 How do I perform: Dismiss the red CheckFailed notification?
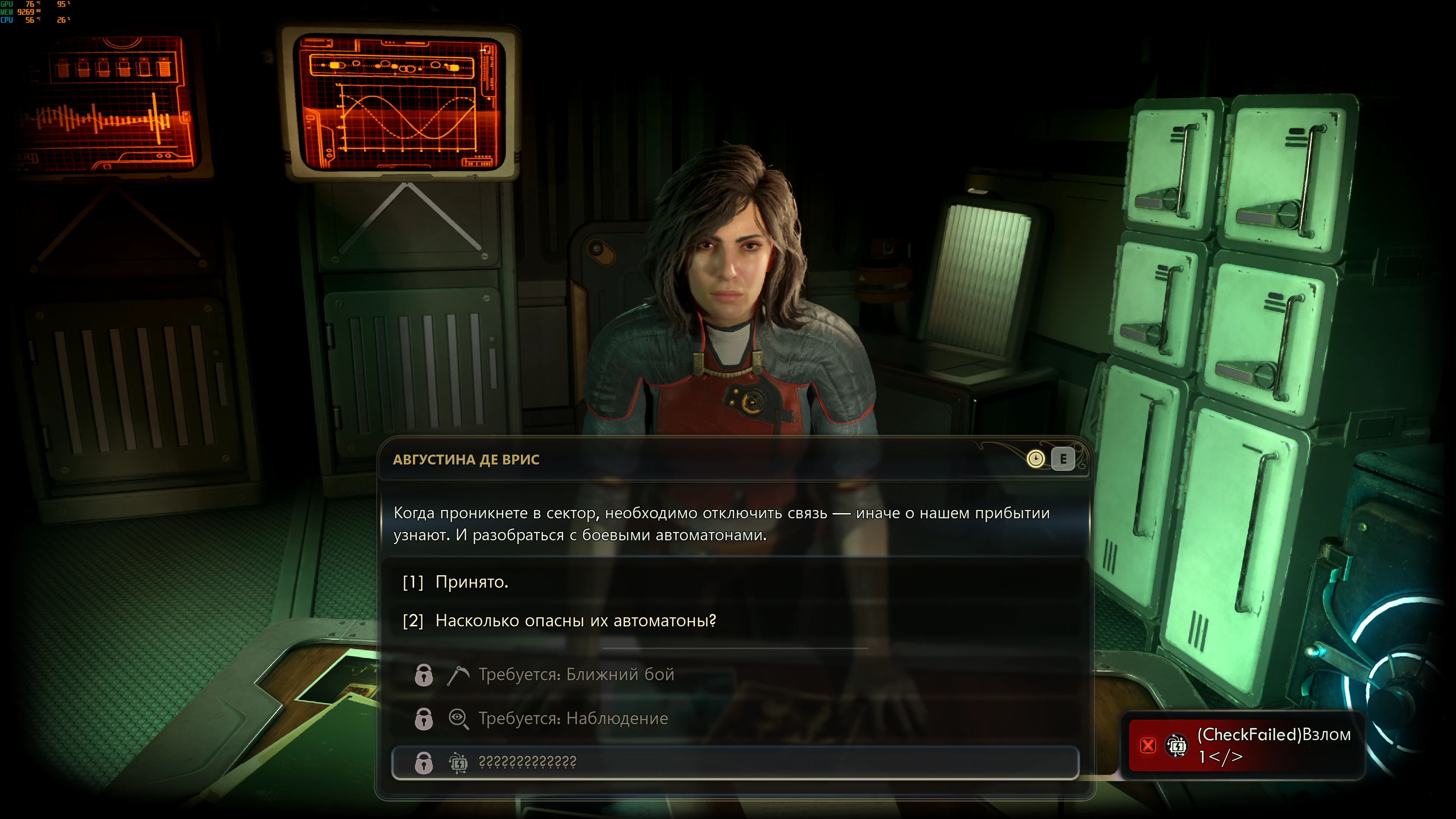click(x=1148, y=745)
